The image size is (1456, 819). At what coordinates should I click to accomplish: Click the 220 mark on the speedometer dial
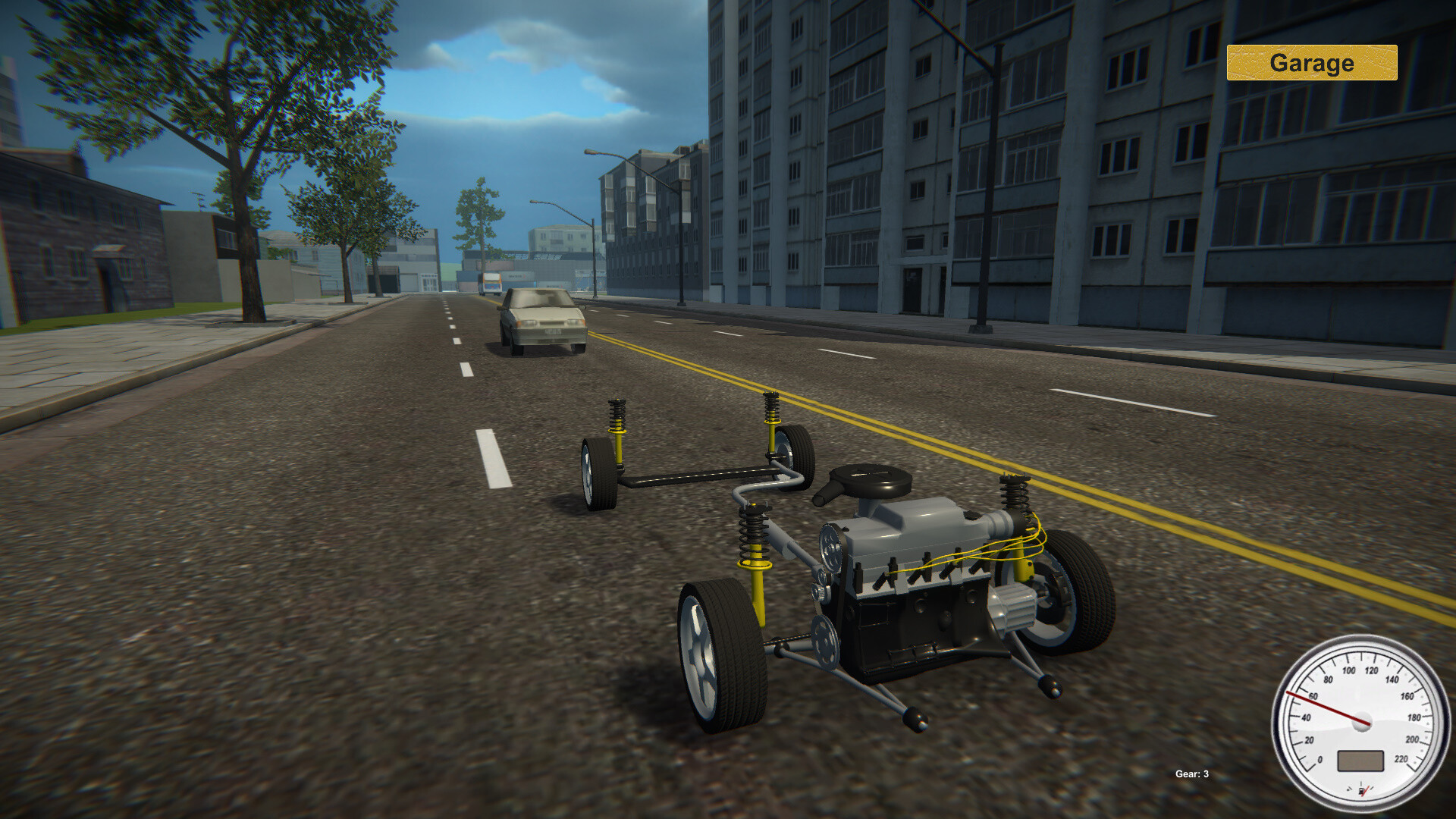pos(1401,758)
